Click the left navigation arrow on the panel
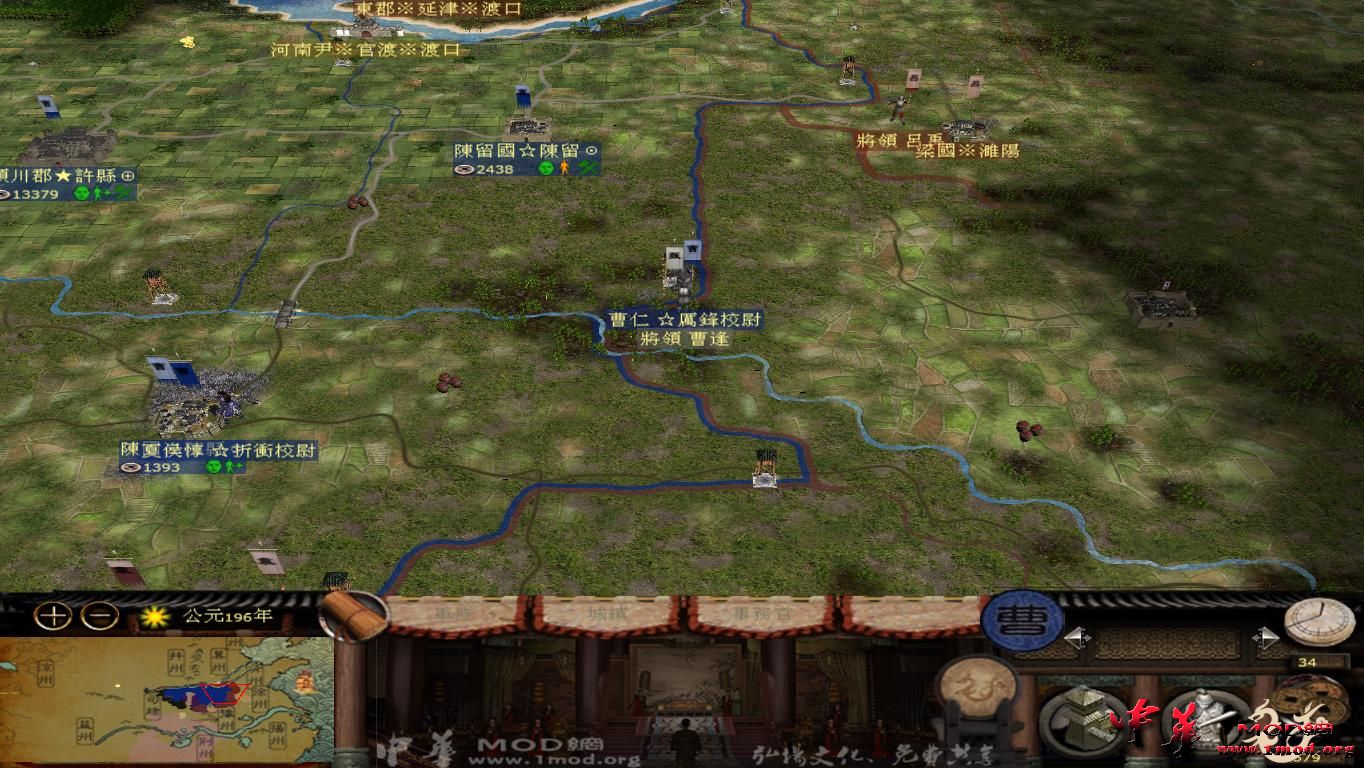The width and height of the screenshot is (1364, 768). [x=1077, y=637]
